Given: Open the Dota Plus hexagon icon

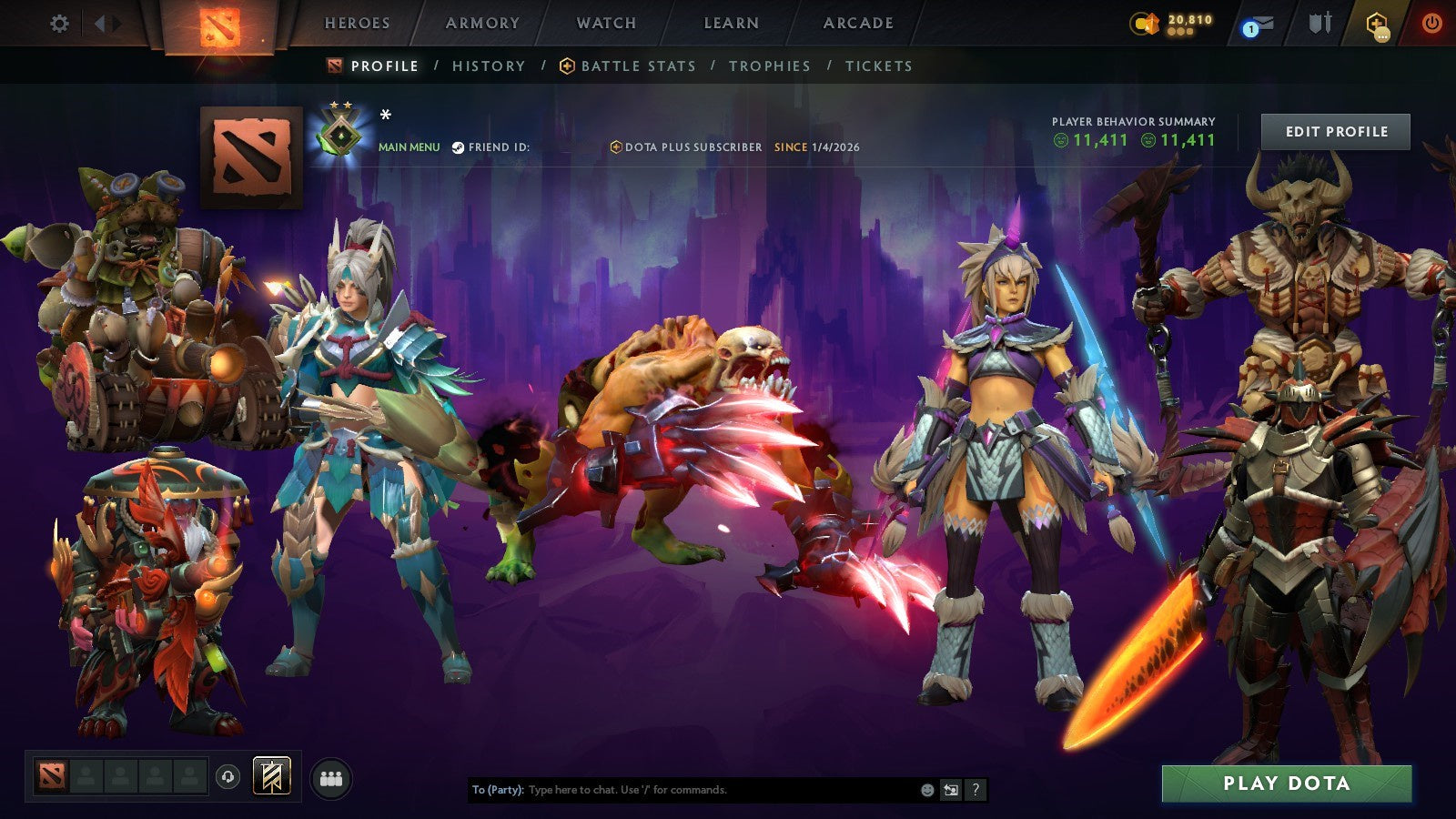Looking at the screenshot, I should [1381, 25].
